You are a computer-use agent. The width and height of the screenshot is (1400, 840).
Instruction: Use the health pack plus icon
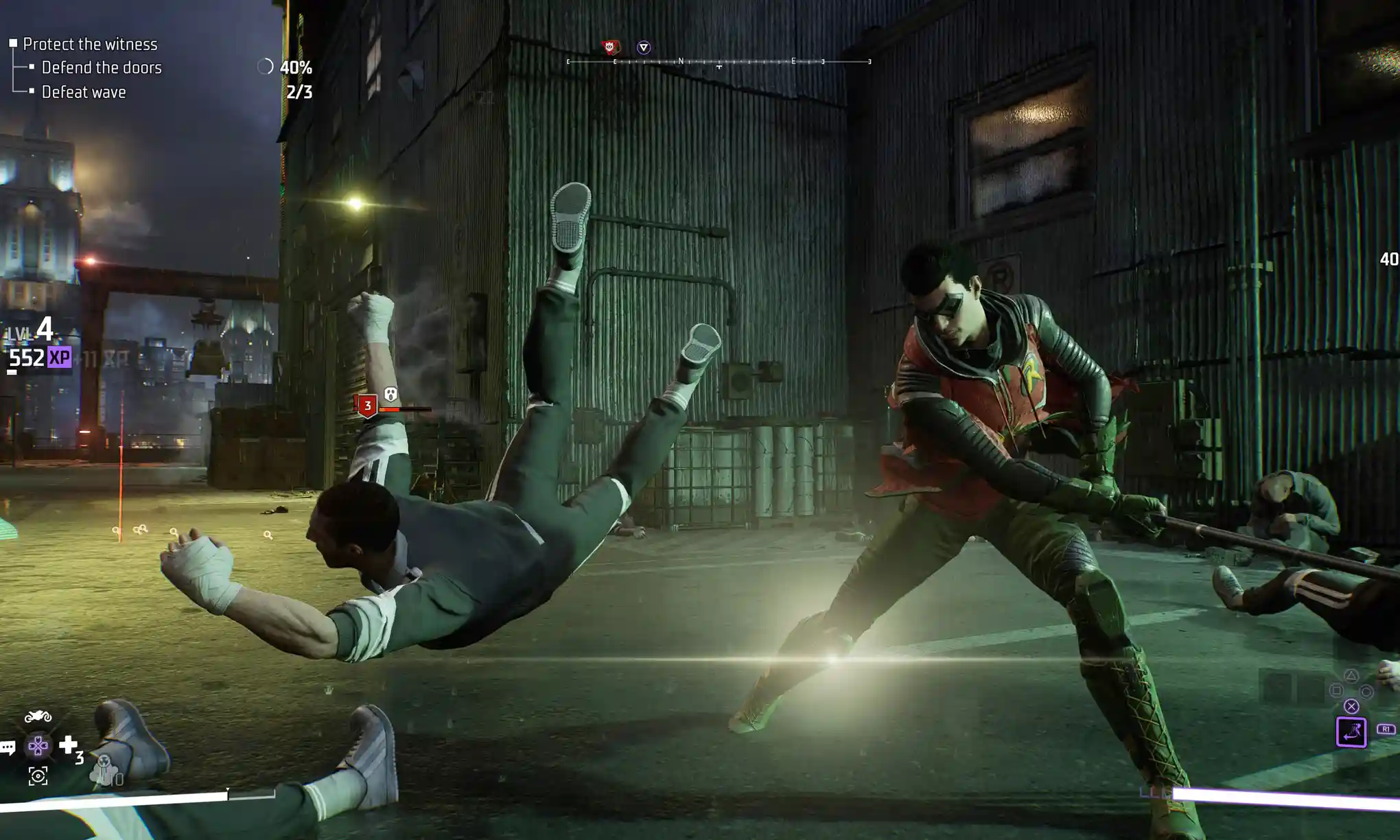click(68, 745)
